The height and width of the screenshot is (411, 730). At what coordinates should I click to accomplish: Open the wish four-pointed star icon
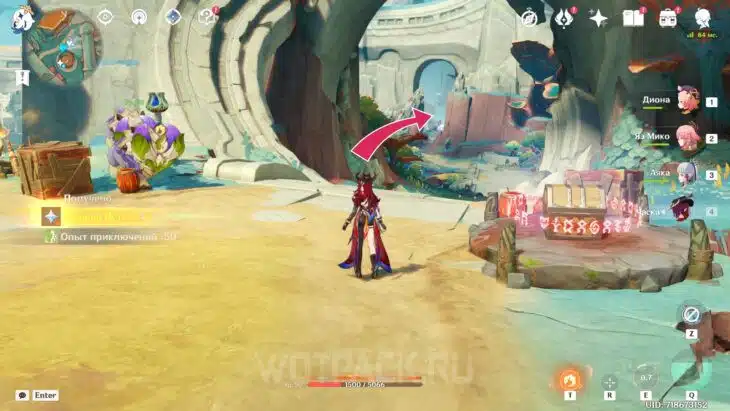point(599,17)
